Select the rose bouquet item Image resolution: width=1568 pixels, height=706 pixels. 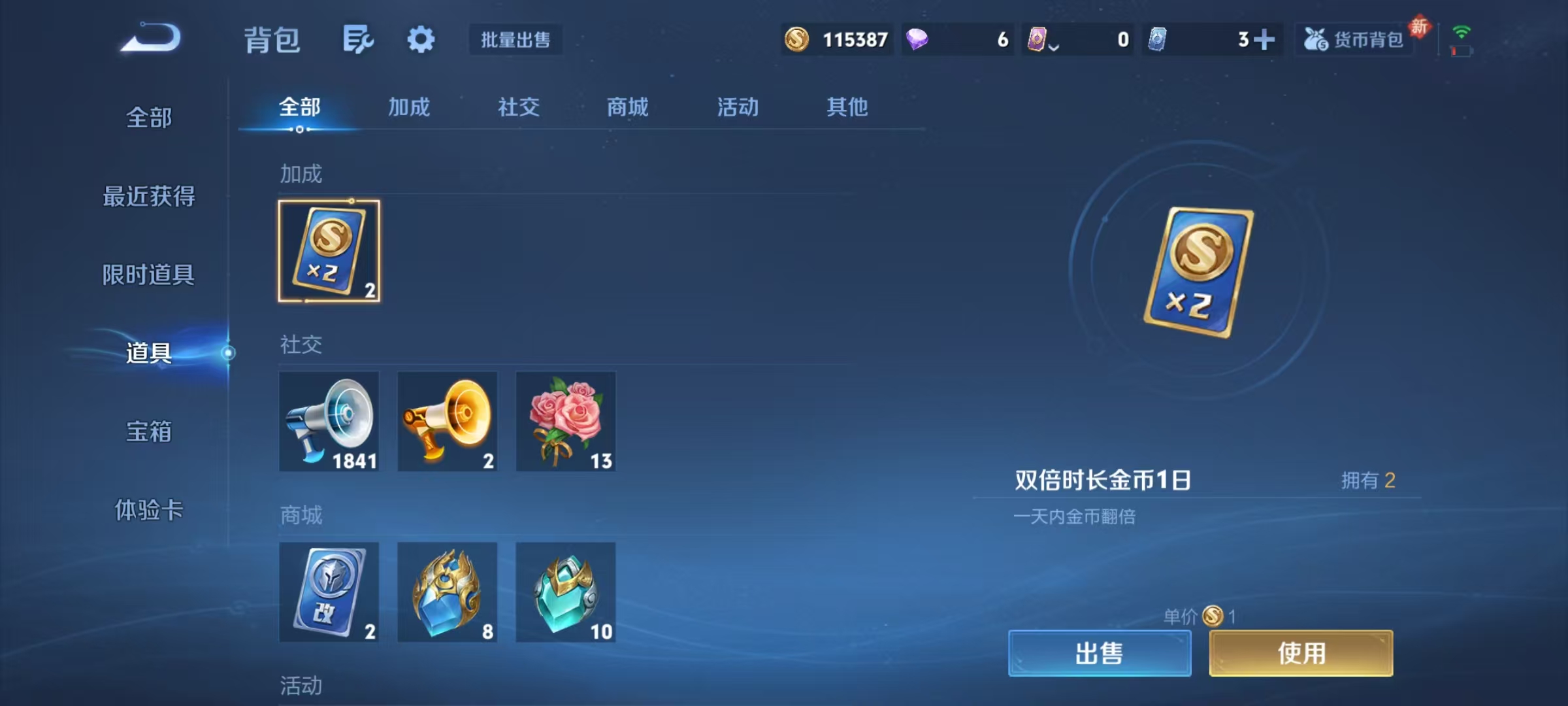(565, 422)
